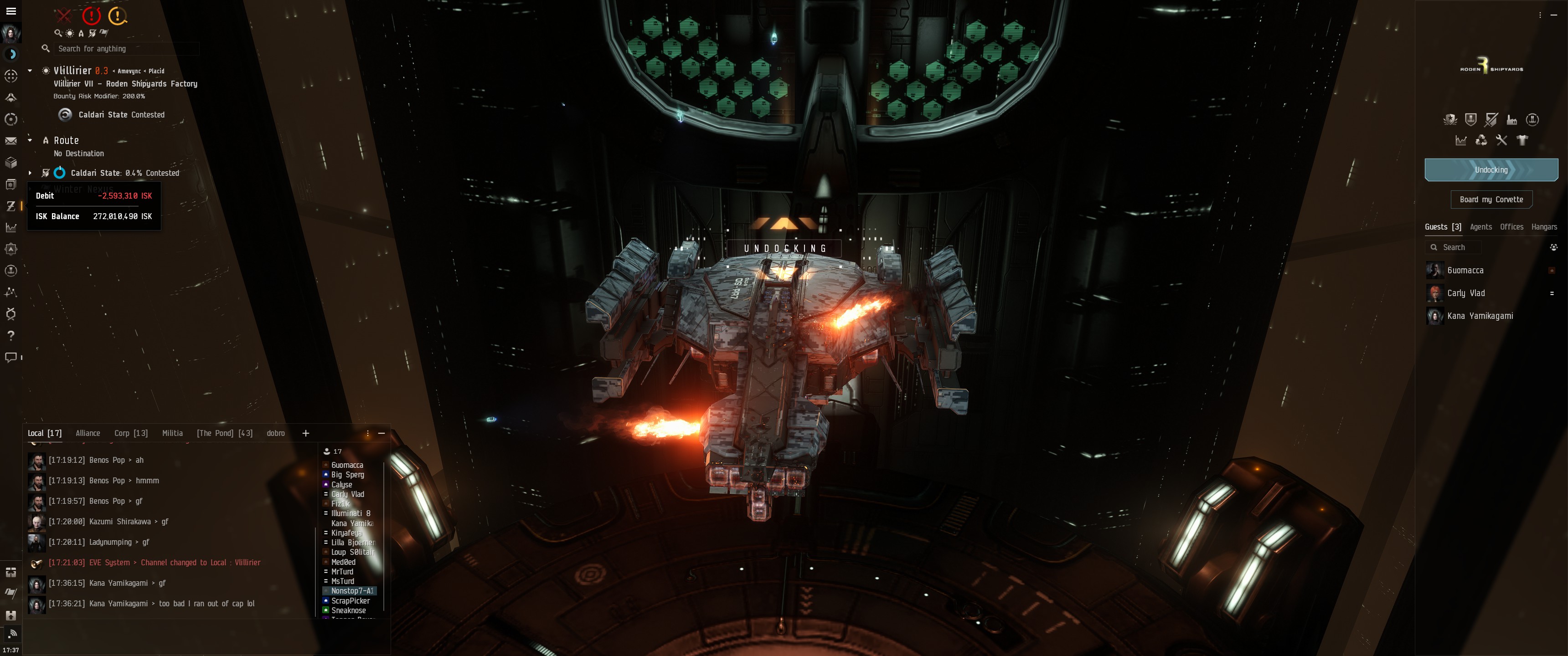1568x656 pixels.
Task: Select Nonstop7-A1 in local member list
Action: tap(351, 591)
